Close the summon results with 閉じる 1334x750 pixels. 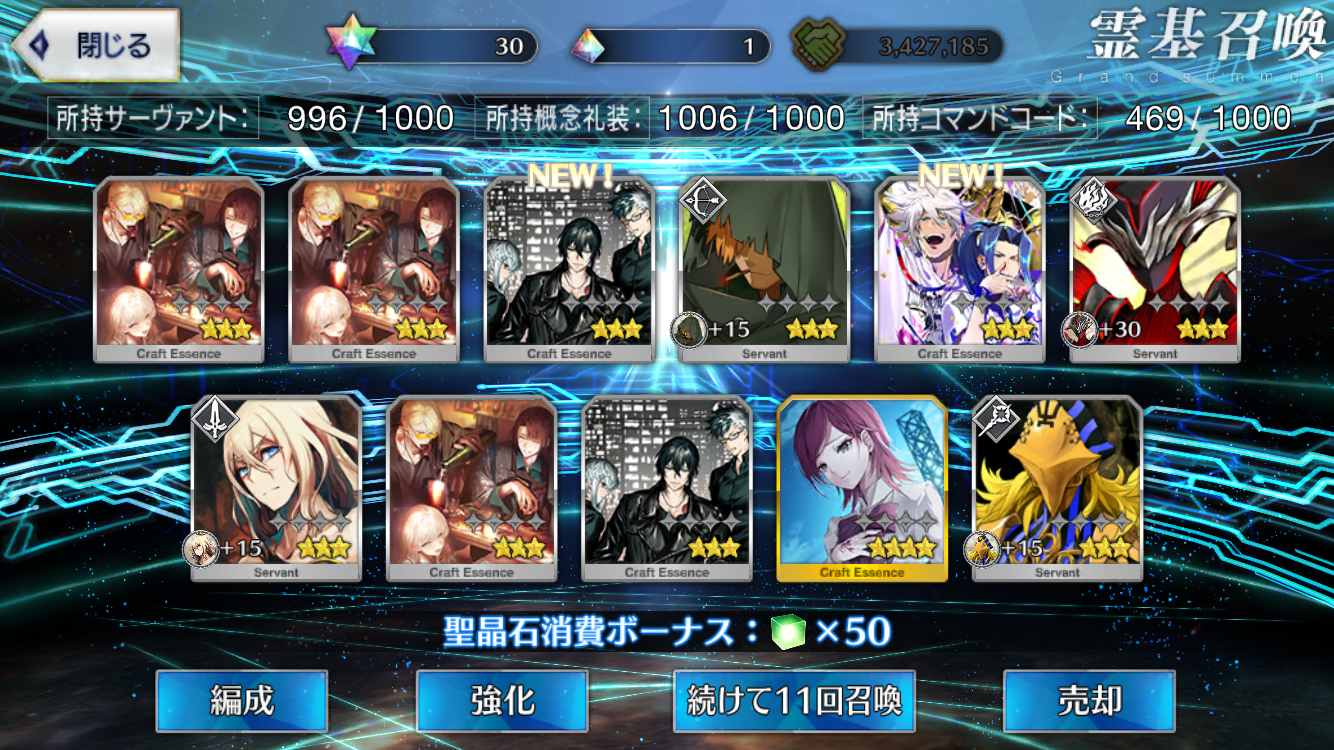pyautogui.click(x=96, y=45)
